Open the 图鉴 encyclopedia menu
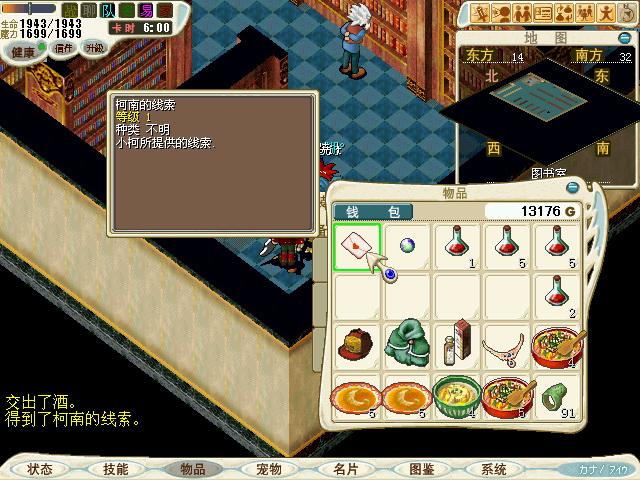The image size is (640, 480). 421,468
